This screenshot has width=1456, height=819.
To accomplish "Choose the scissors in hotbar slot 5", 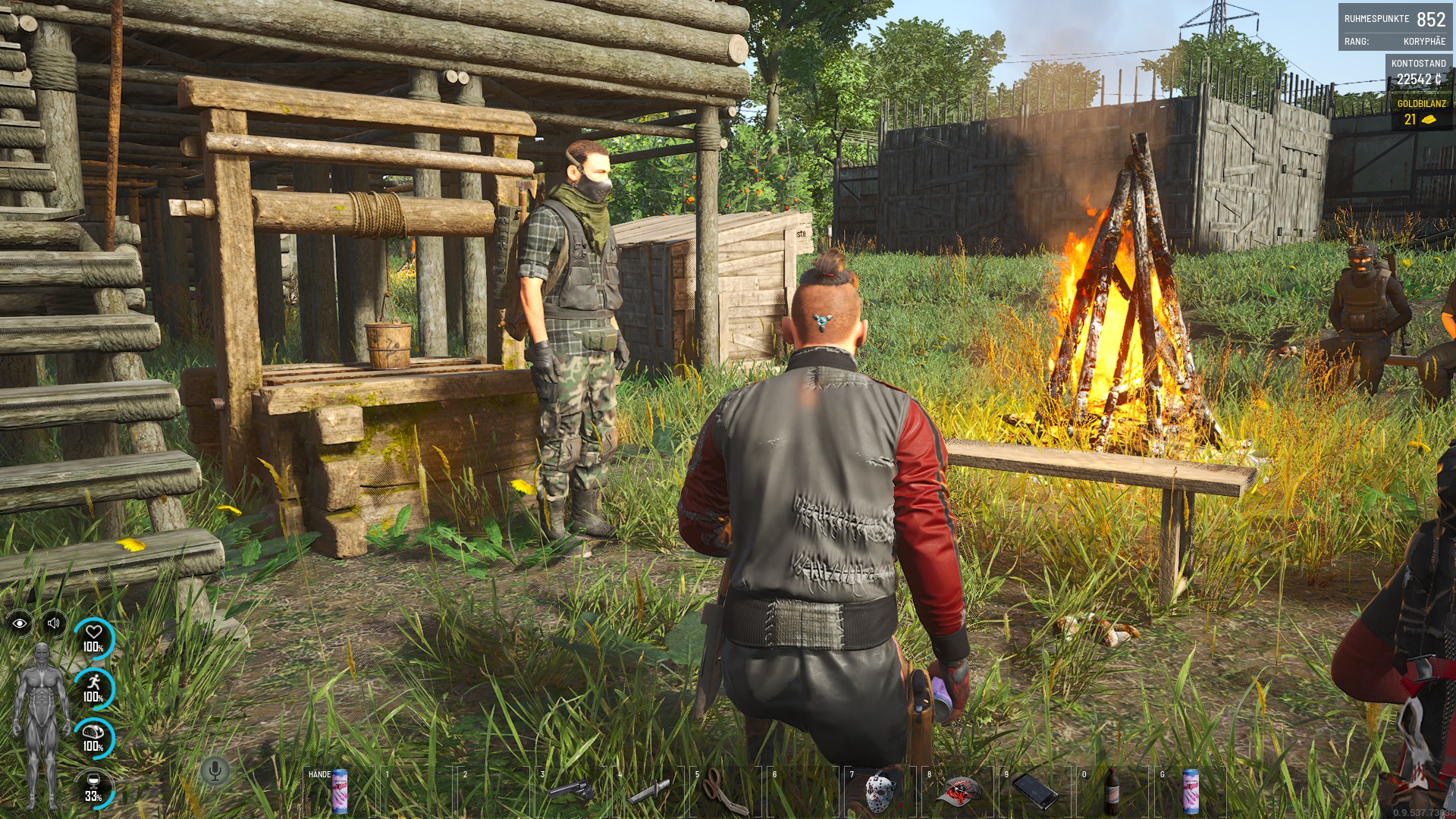I will click(x=726, y=792).
